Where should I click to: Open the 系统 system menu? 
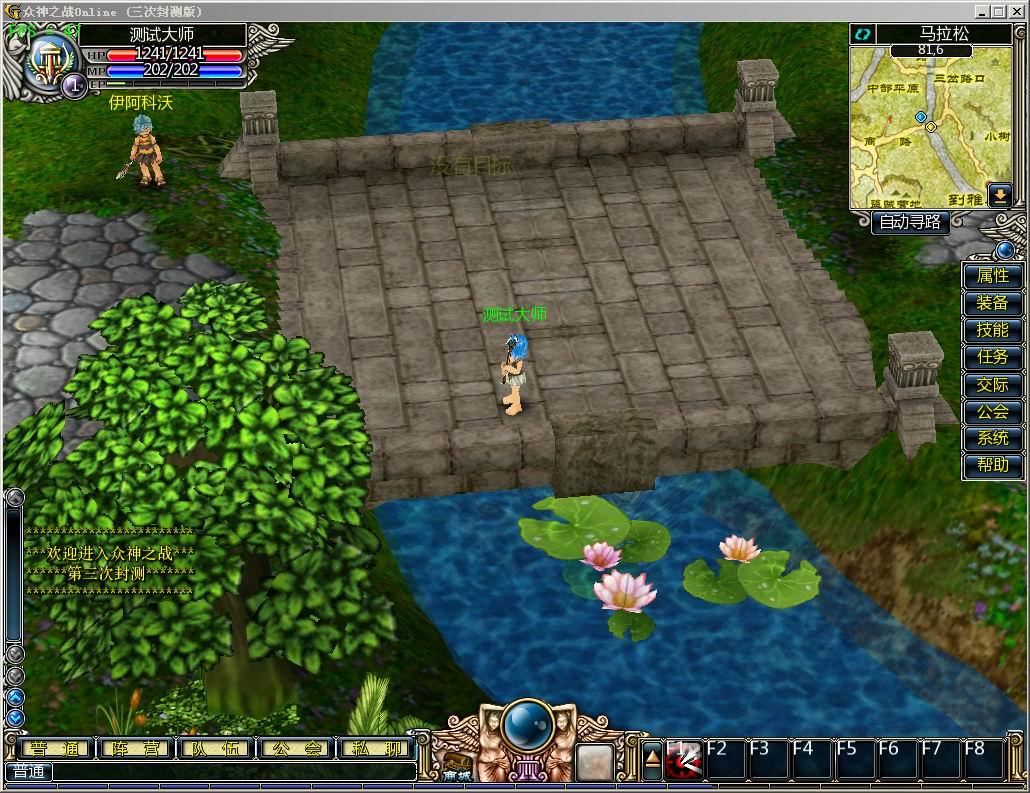coord(992,438)
